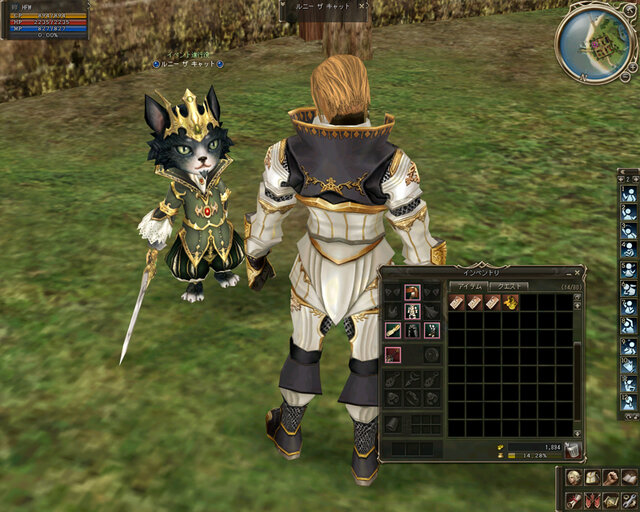The height and width of the screenshot is (512, 640).
Task: Select the equipped boots slot
Action: (x=430, y=330)
